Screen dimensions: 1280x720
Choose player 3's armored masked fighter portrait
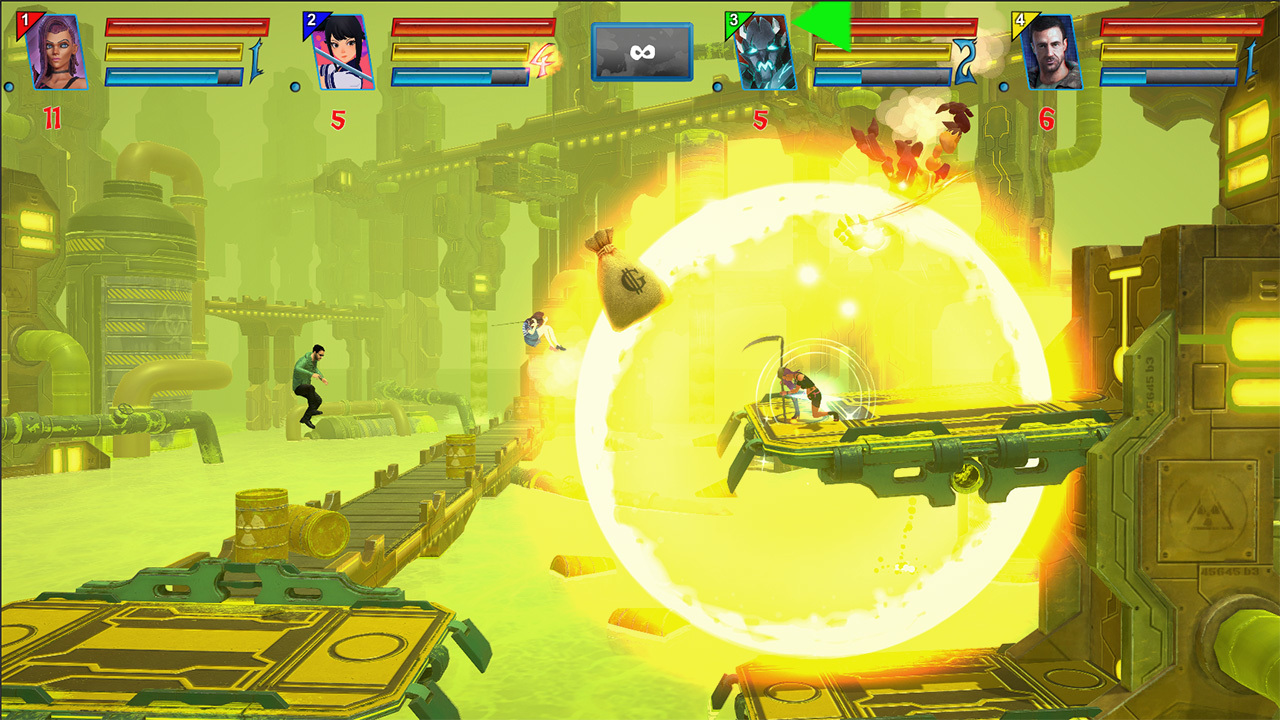tap(764, 54)
